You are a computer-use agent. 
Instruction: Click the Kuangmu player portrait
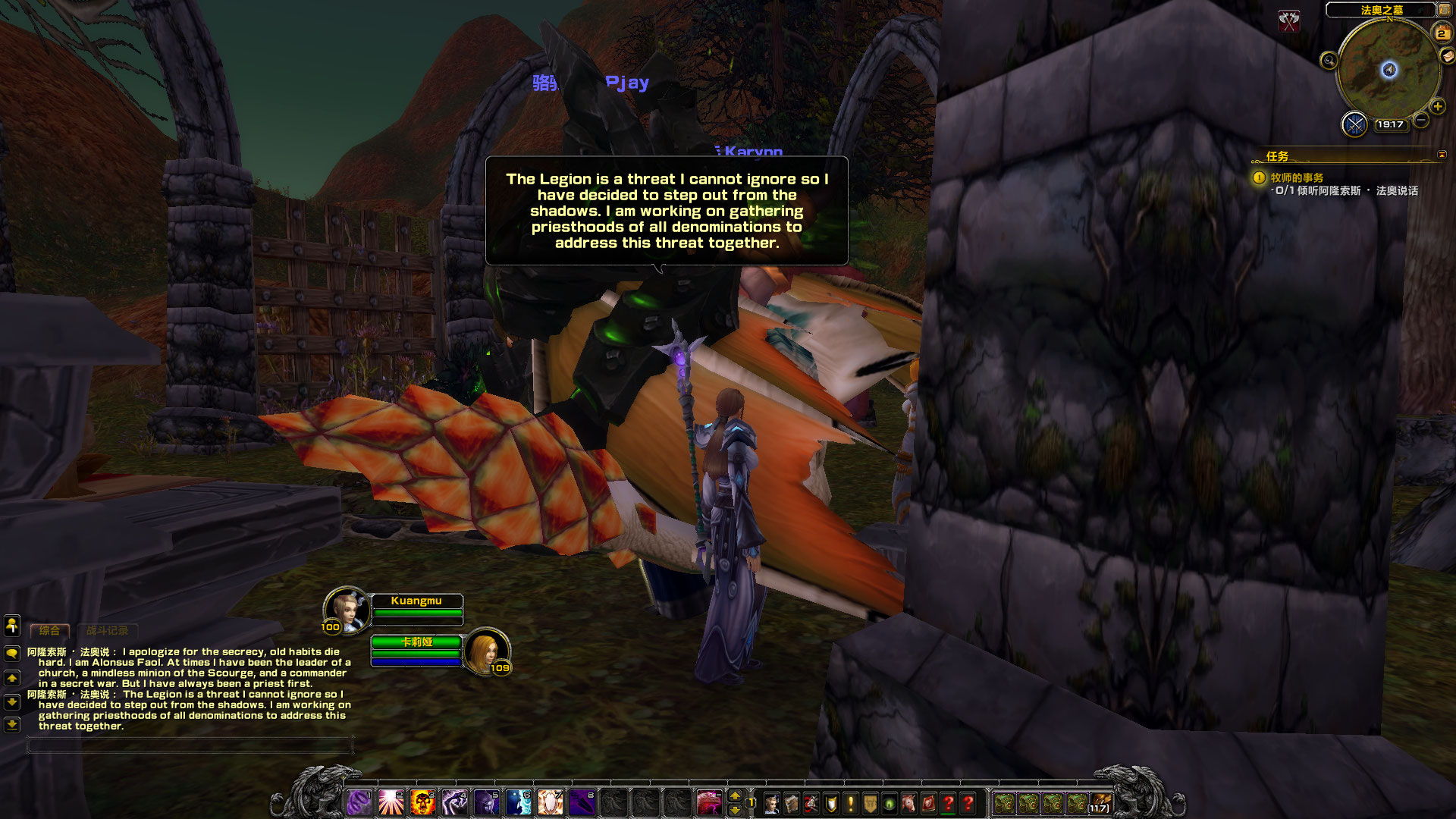click(347, 609)
